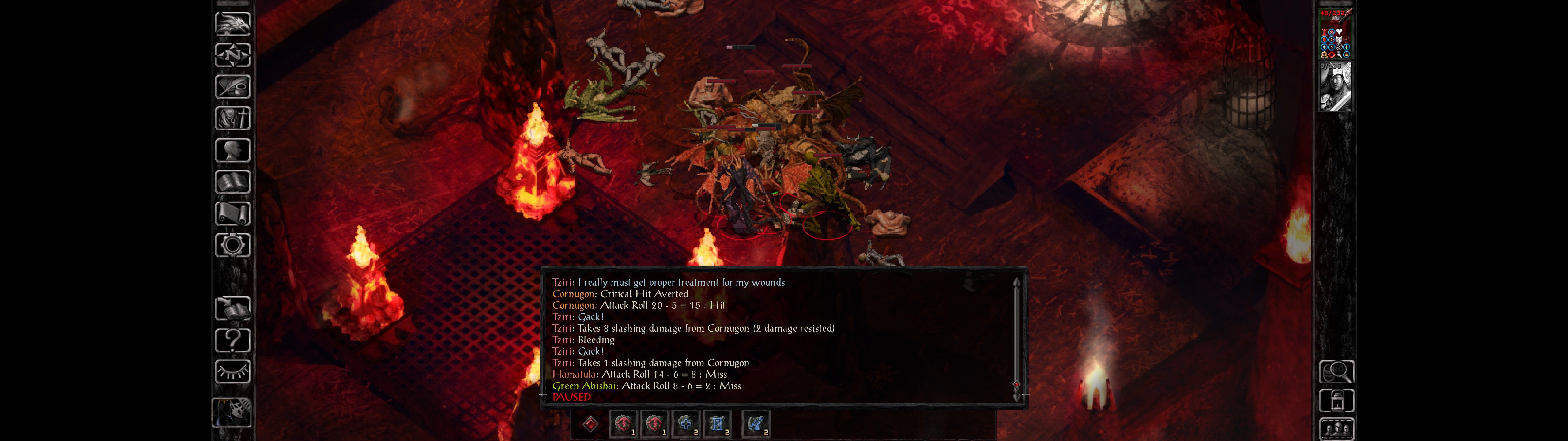Click the combat log scrollbar
Viewport: 1568px width, 441px height.
(x=1016, y=339)
